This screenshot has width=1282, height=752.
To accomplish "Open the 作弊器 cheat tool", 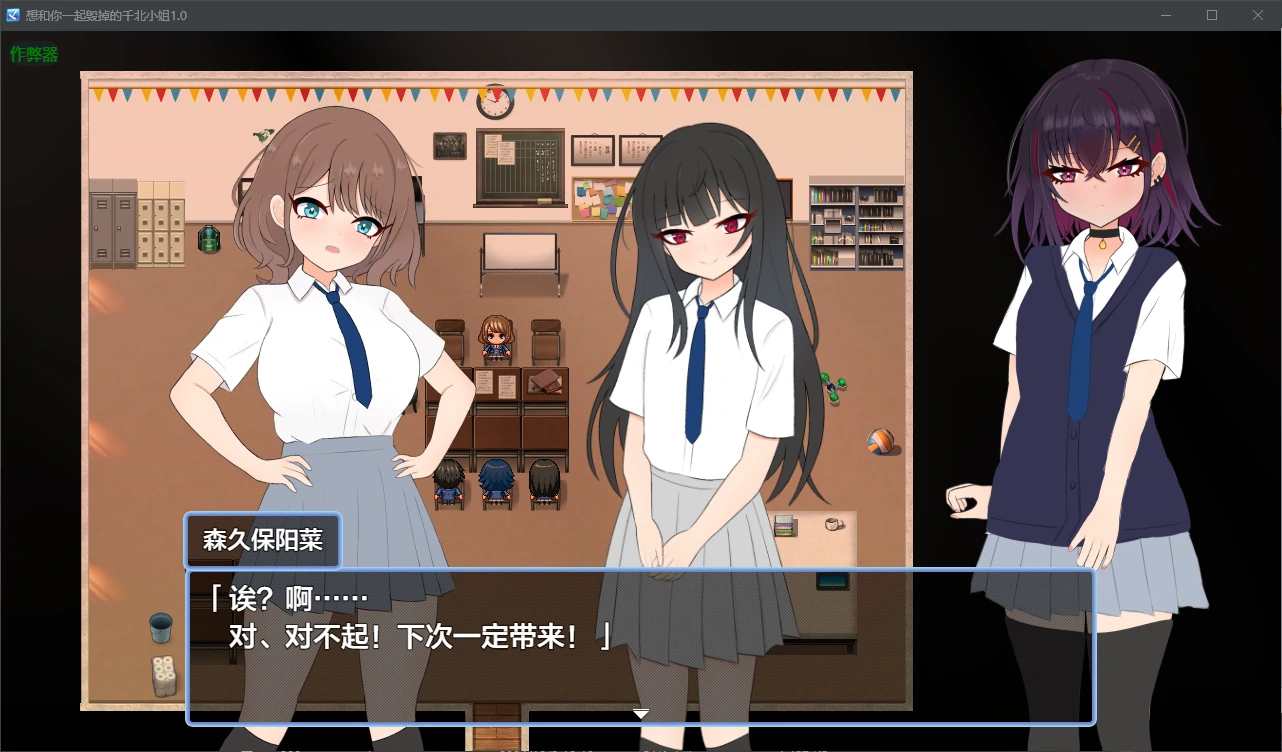I will (x=33, y=55).
